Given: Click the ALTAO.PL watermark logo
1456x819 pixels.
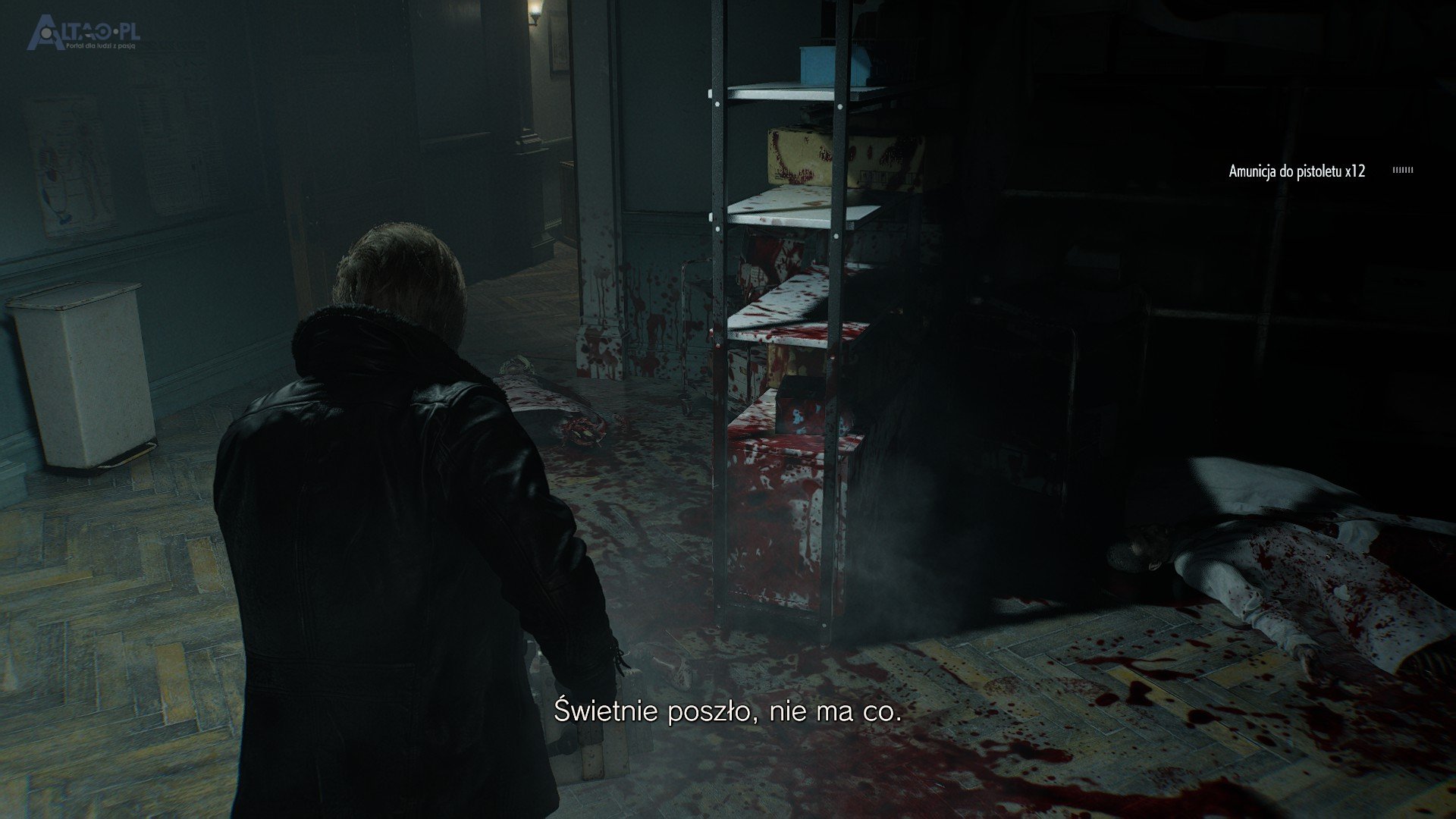Looking at the screenshot, I should point(83,35).
